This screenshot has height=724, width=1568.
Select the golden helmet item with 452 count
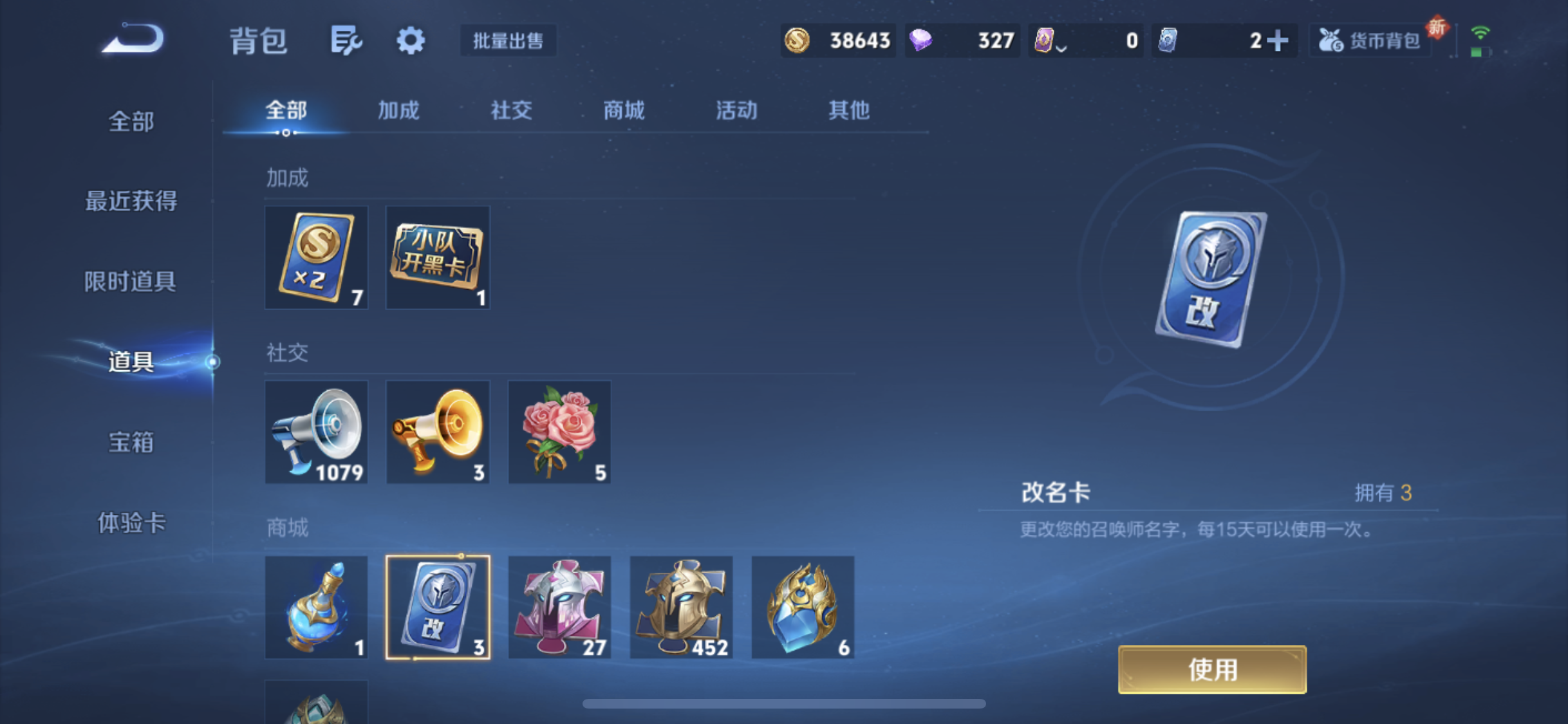tap(680, 607)
